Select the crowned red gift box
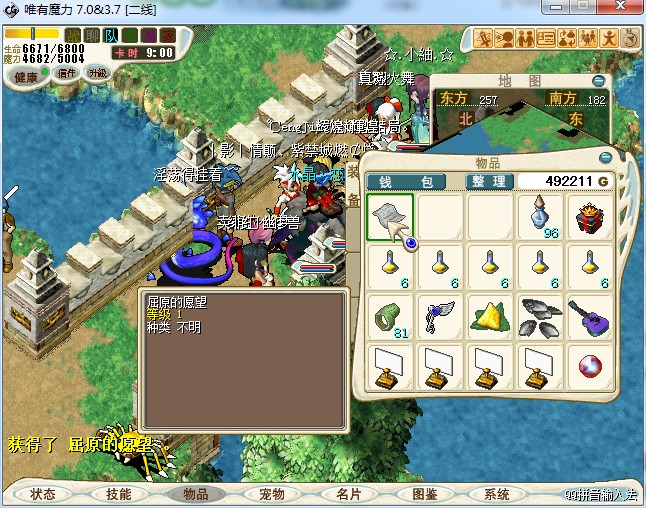 tap(591, 217)
